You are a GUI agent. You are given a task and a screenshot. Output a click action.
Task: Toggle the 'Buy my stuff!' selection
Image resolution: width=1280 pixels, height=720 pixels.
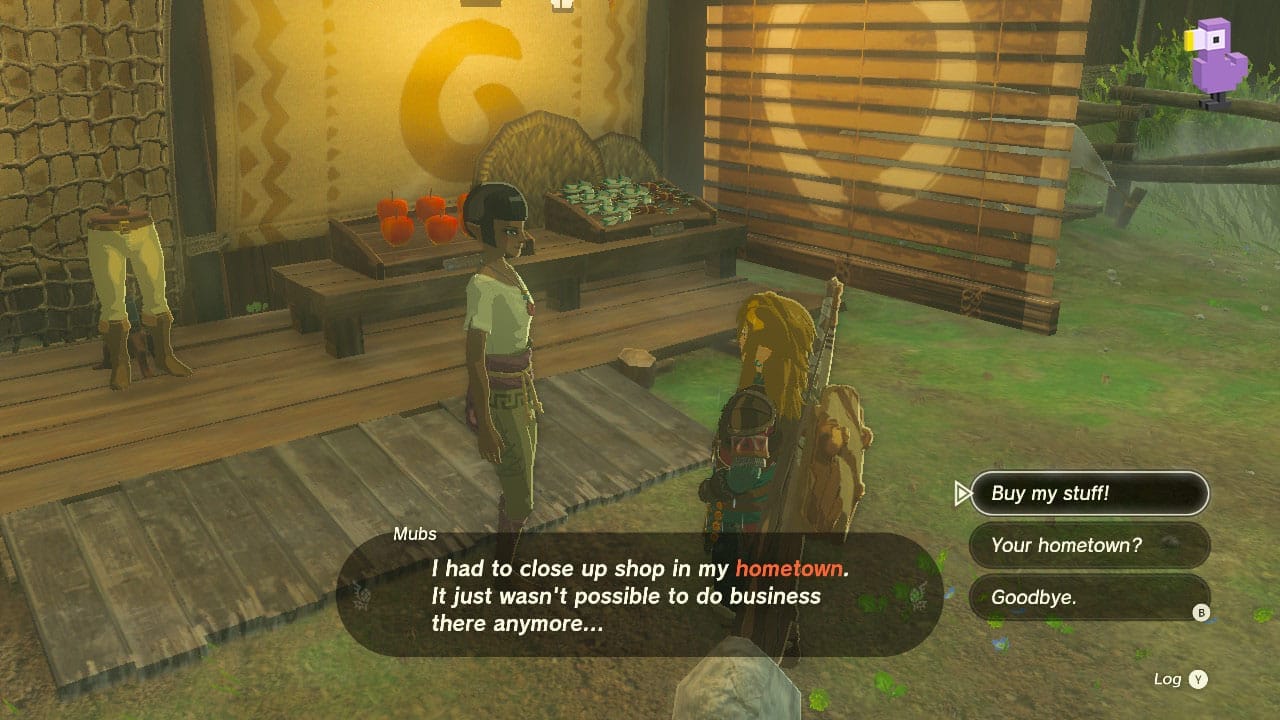(x=1089, y=492)
